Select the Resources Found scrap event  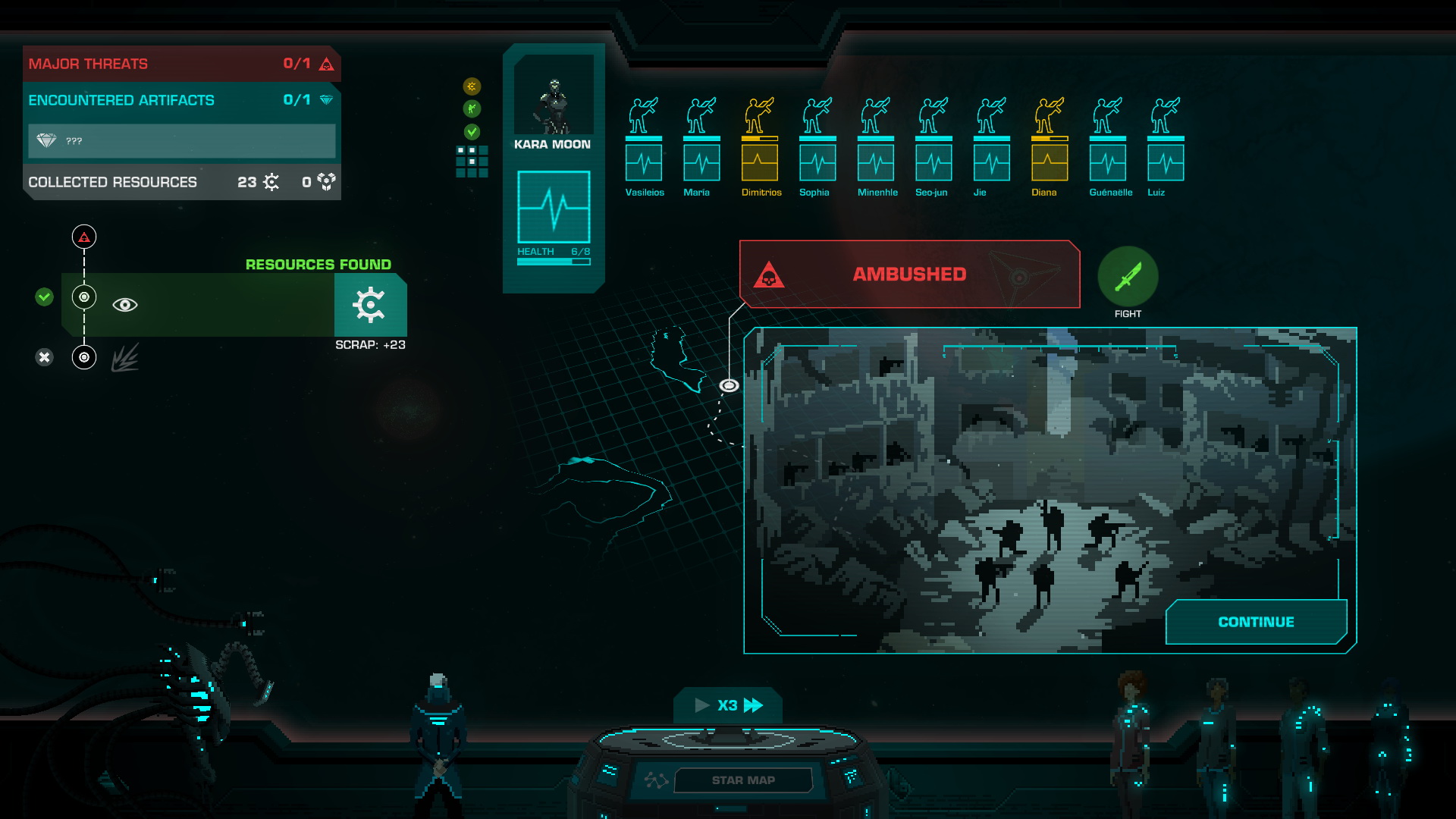click(x=235, y=304)
